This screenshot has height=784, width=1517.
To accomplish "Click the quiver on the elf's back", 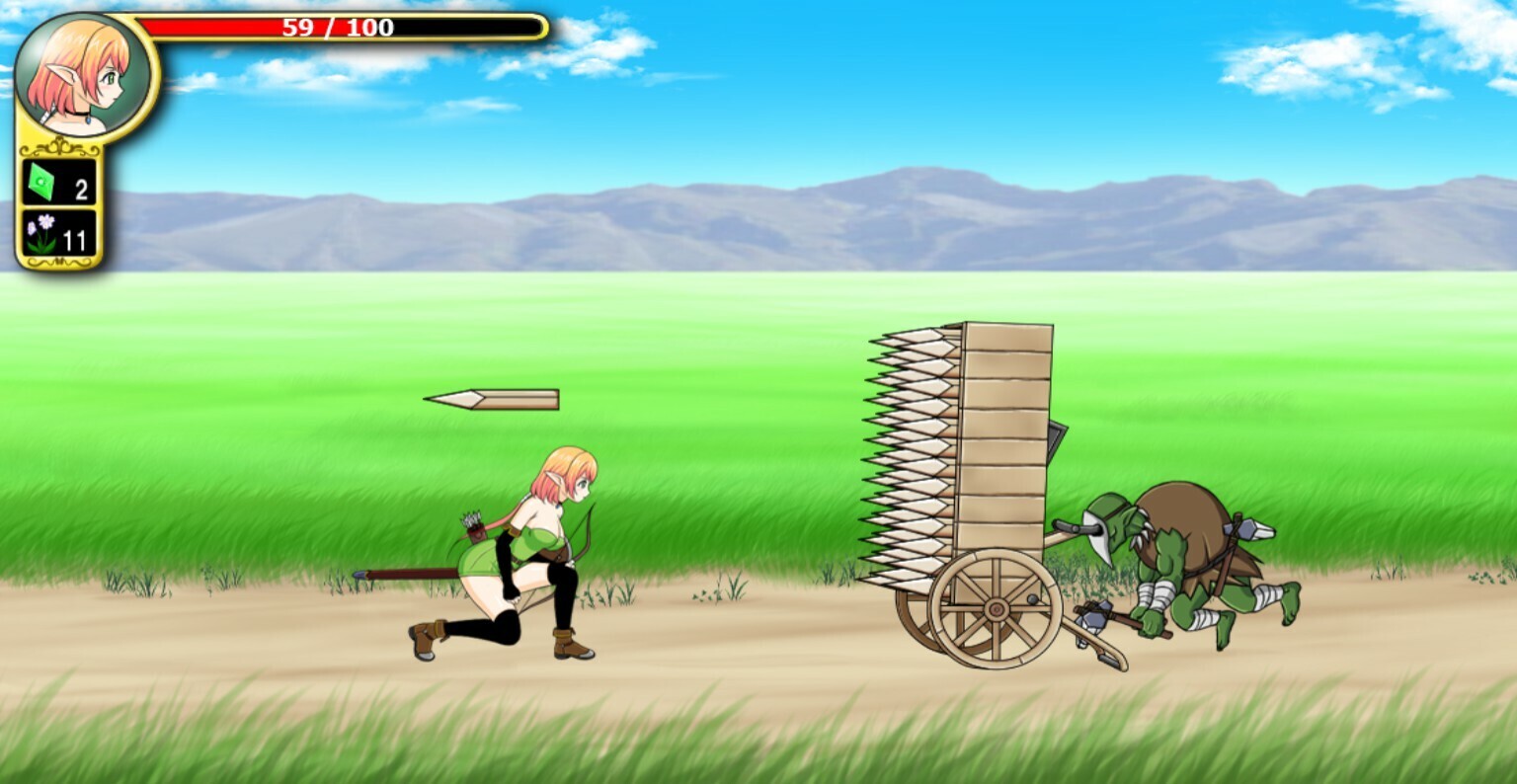I will pos(474,533).
